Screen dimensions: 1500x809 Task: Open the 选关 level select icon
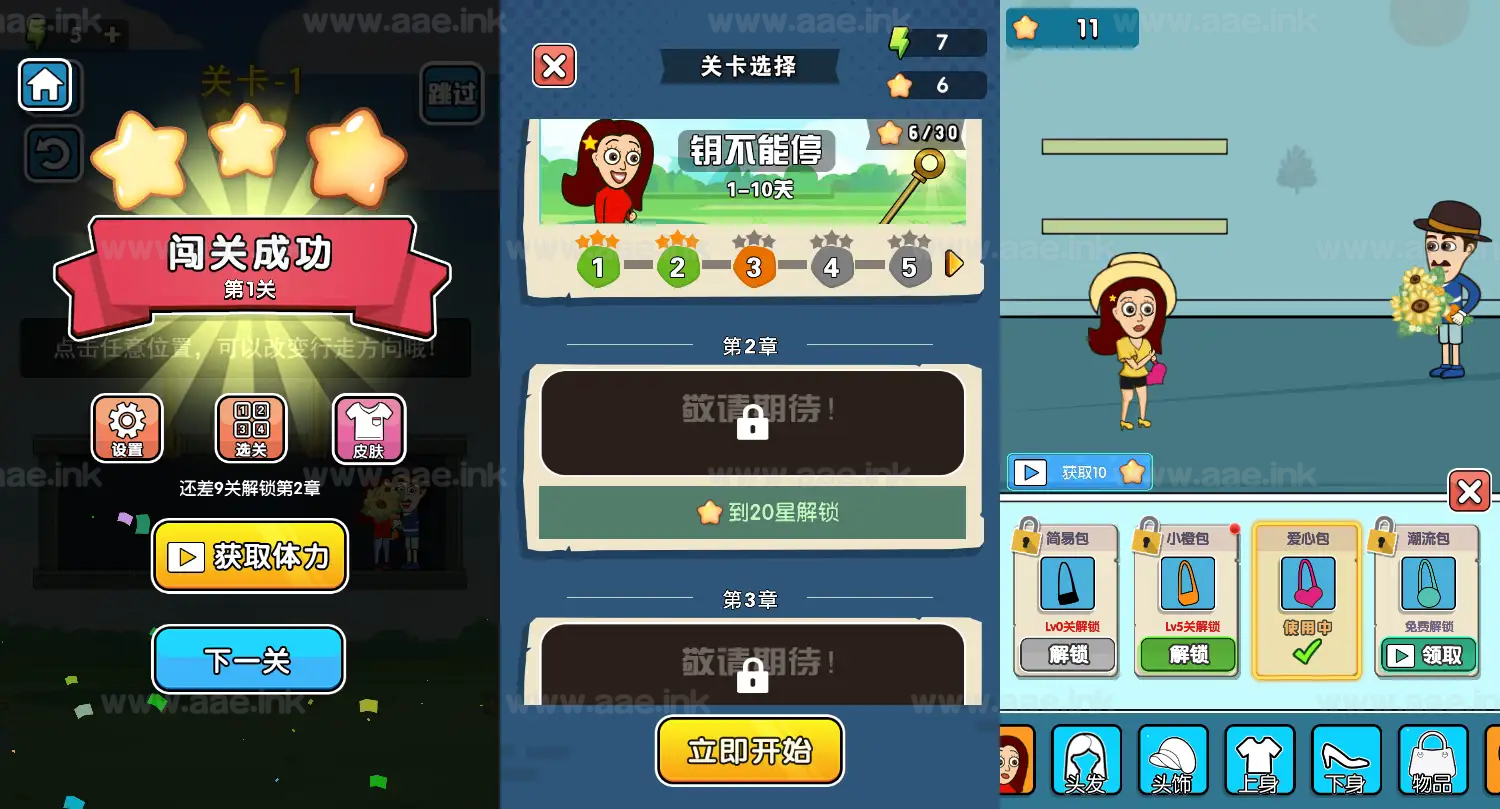point(249,428)
